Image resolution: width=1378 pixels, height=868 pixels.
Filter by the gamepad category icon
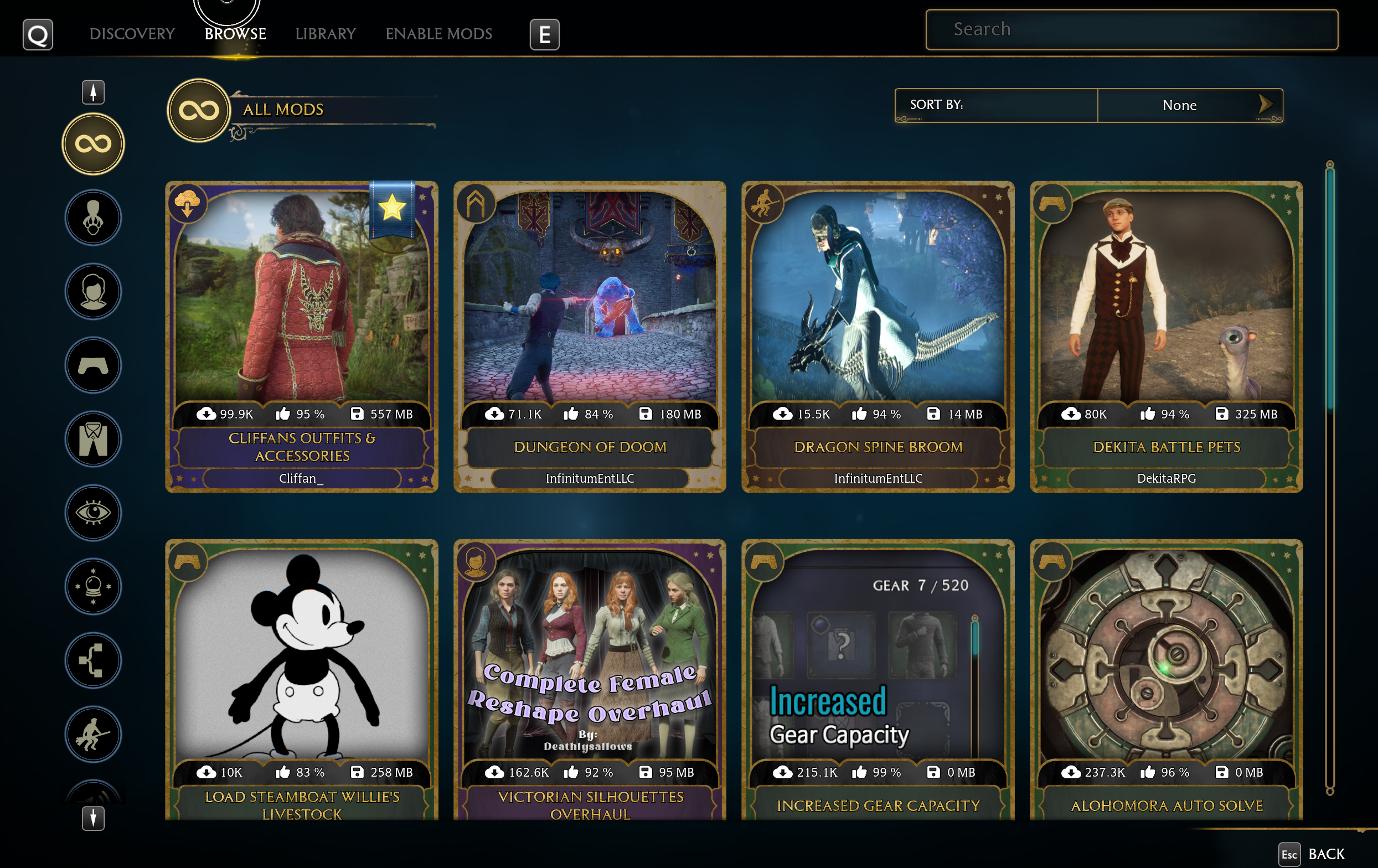[93, 365]
